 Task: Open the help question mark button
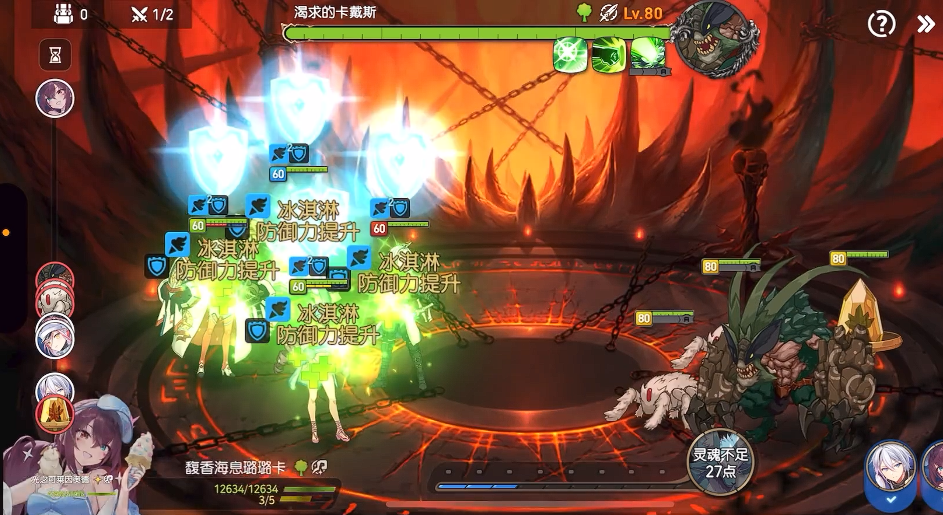click(881, 24)
